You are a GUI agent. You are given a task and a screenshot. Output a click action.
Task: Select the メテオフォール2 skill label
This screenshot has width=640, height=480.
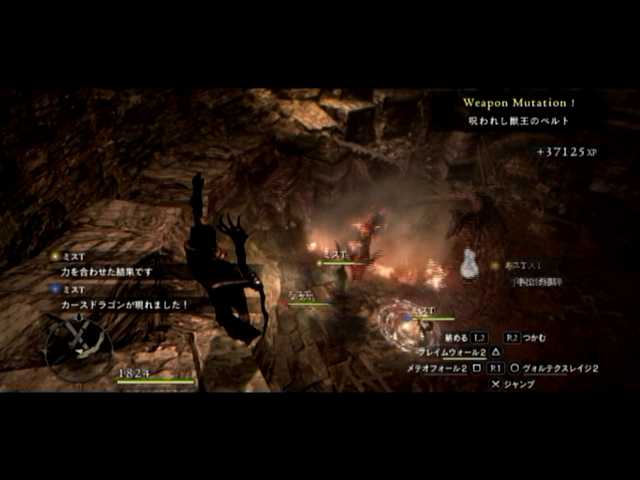pyautogui.click(x=437, y=368)
